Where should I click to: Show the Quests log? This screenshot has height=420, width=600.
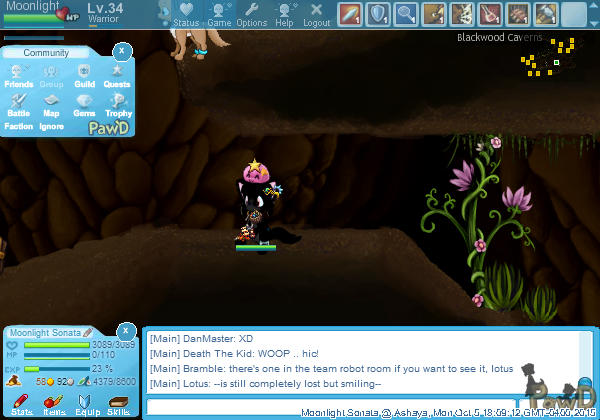click(117, 76)
